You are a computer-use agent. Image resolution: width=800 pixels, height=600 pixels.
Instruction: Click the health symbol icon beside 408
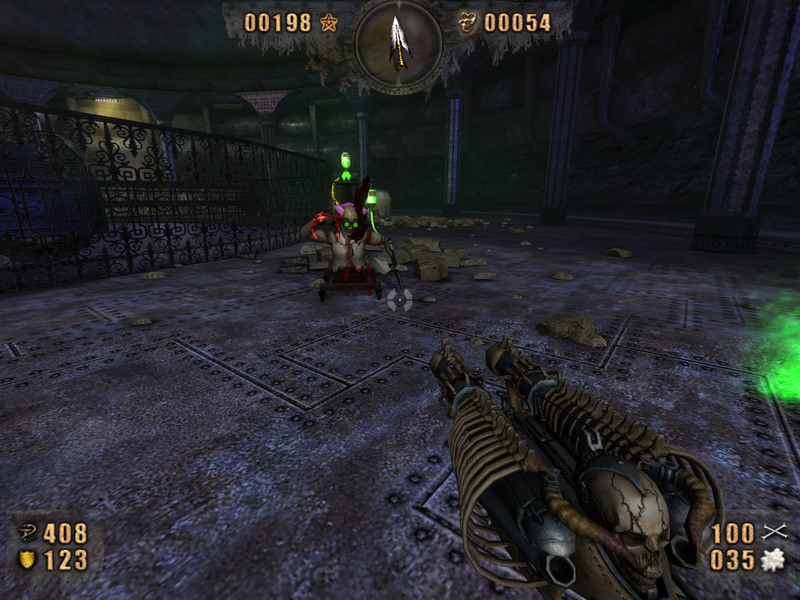coord(27,533)
